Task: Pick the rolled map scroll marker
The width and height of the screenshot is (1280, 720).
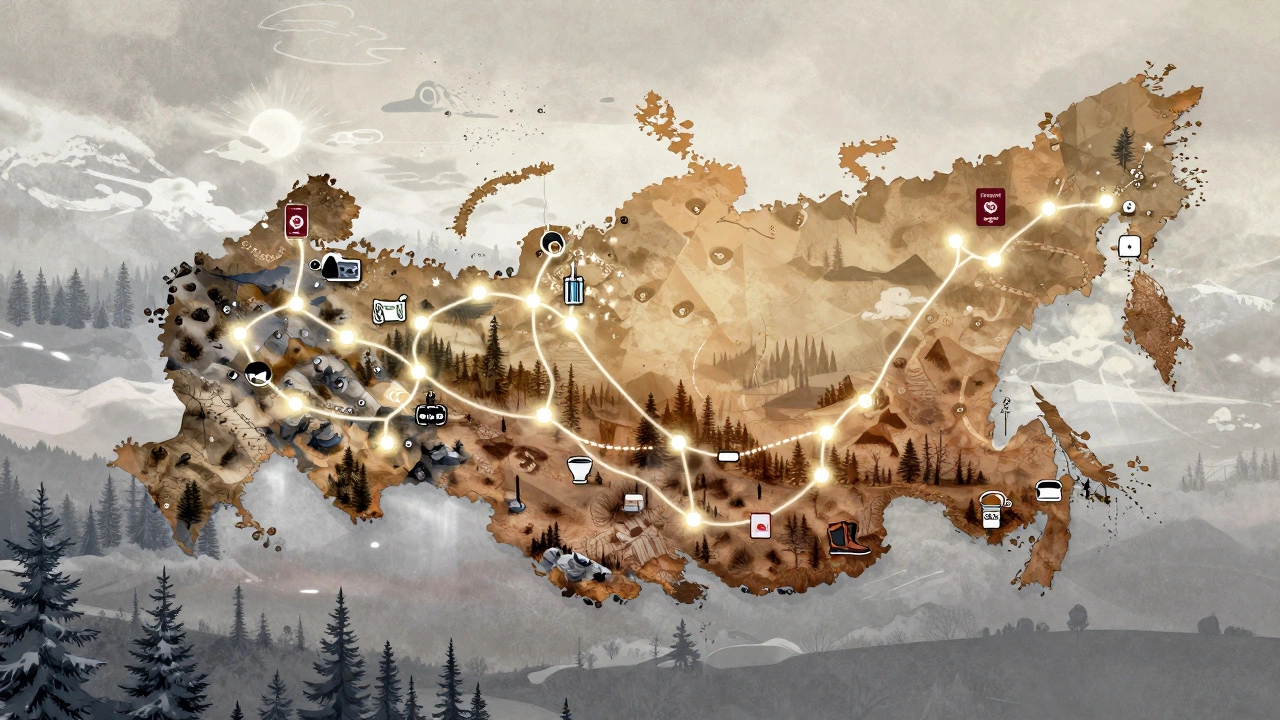Action: point(389,309)
